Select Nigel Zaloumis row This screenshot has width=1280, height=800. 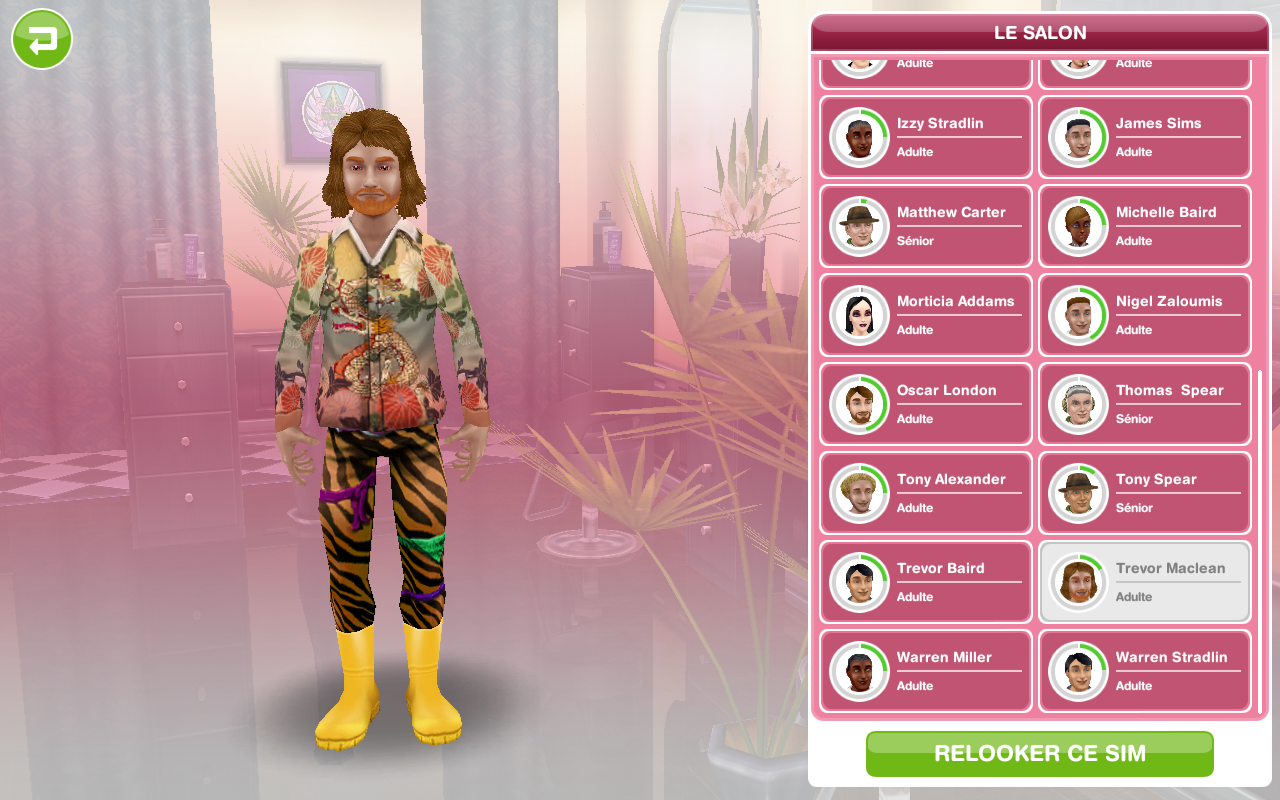click(1144, 315)
